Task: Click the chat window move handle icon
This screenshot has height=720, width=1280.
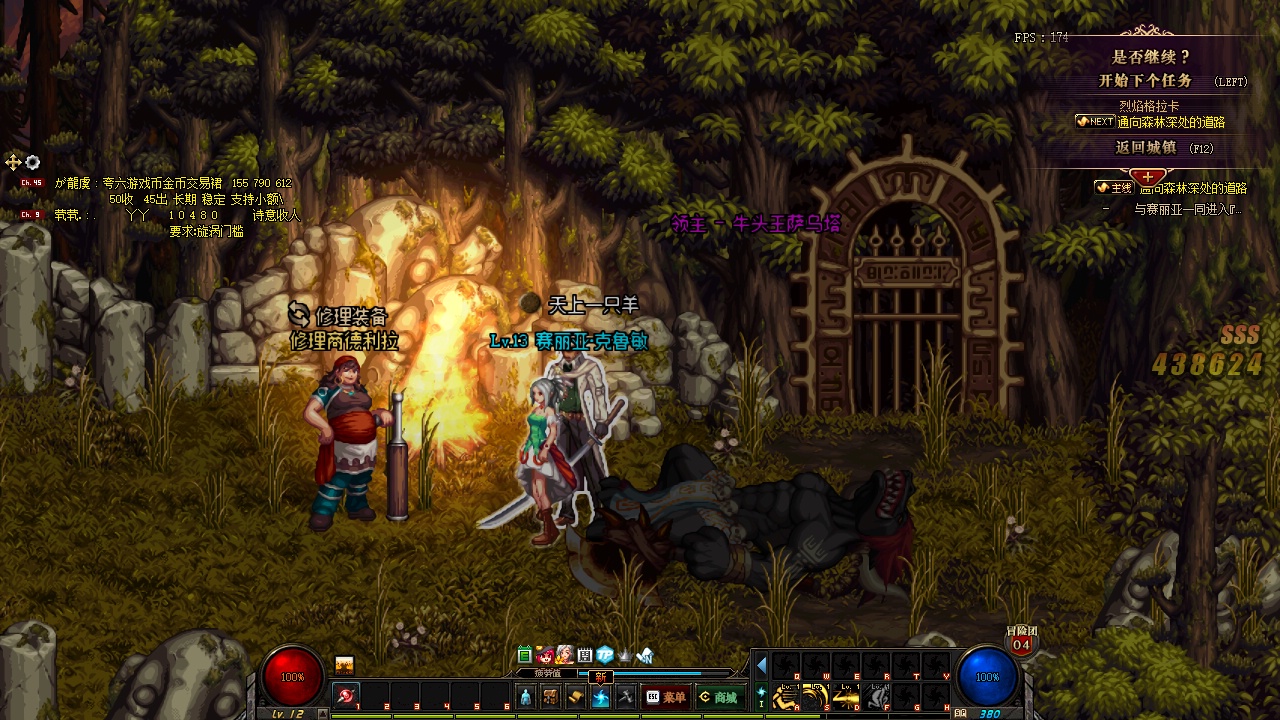Action: (x=13, y=162)
